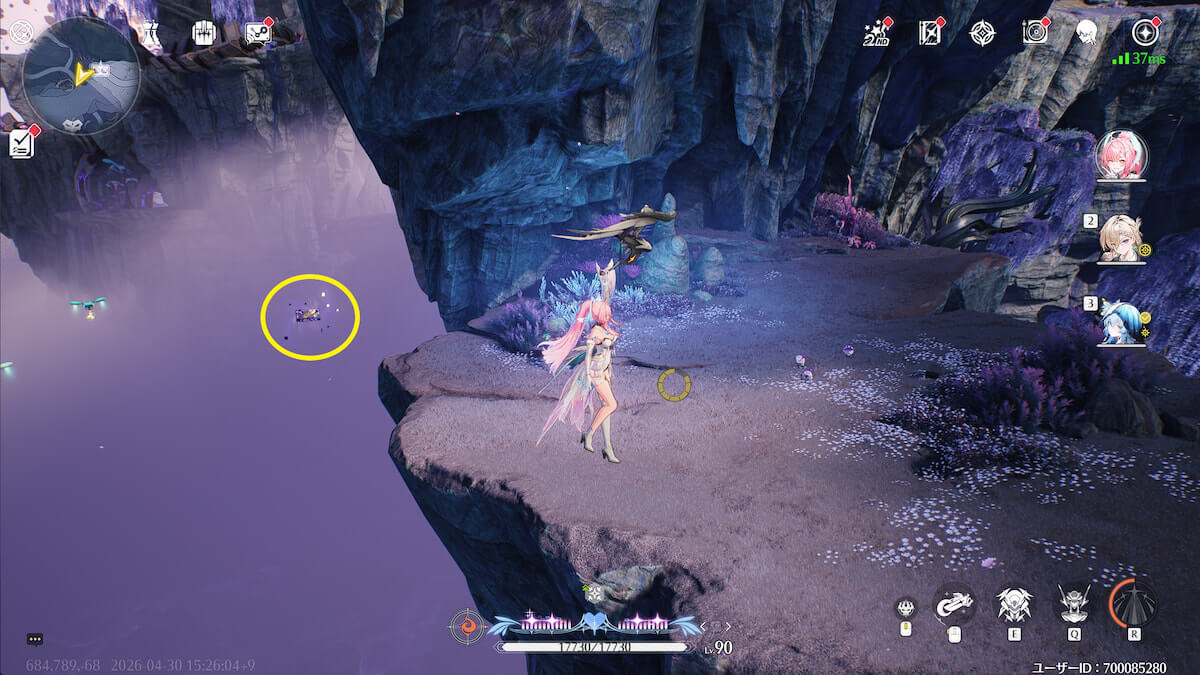The width and height of the screenshot is (1200, 675).
Task: Open the chess pieces menu icon
Action: click(151, 33)
